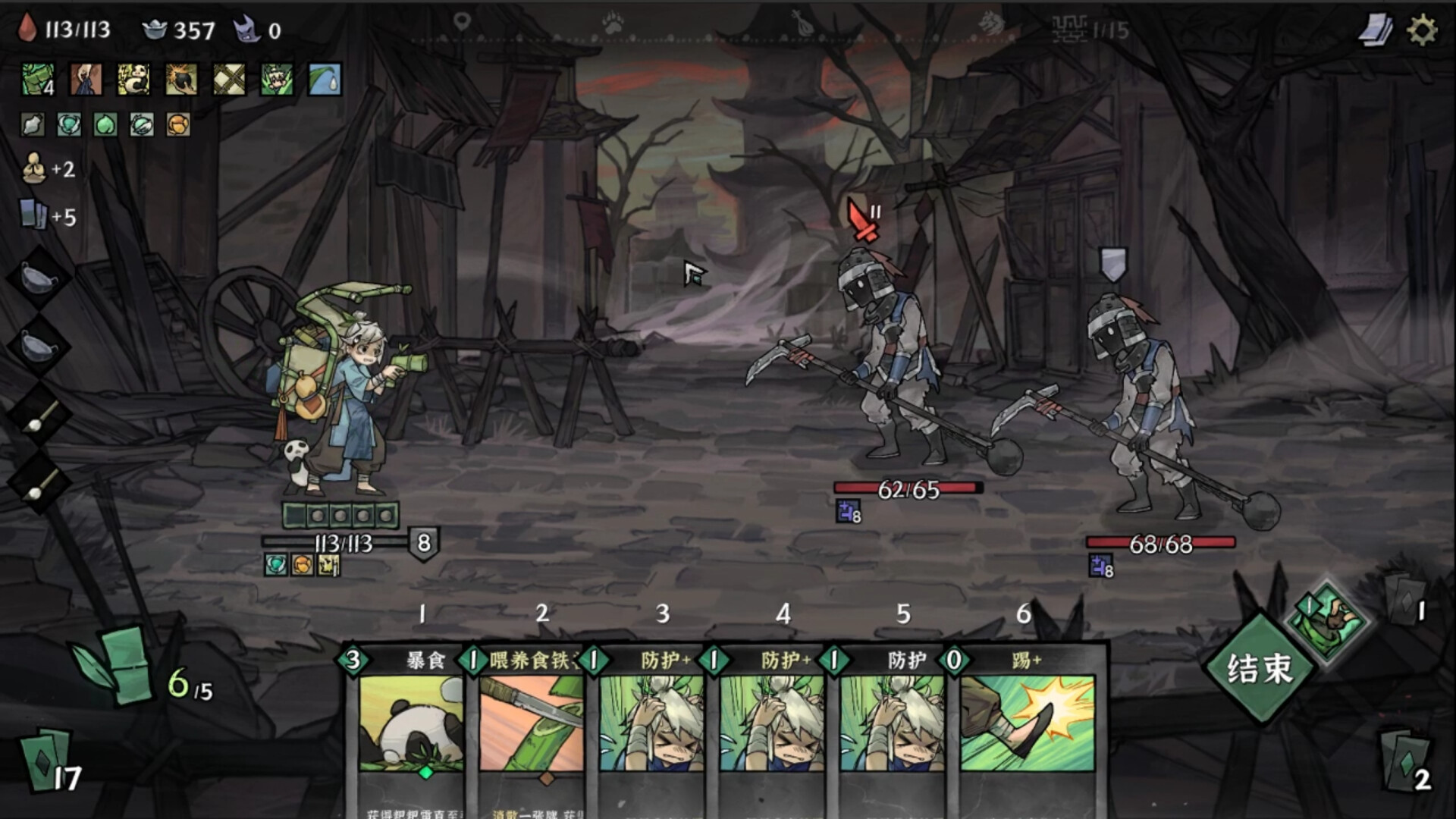Select the orange gourd status icon in second row

tap(178, 124)
